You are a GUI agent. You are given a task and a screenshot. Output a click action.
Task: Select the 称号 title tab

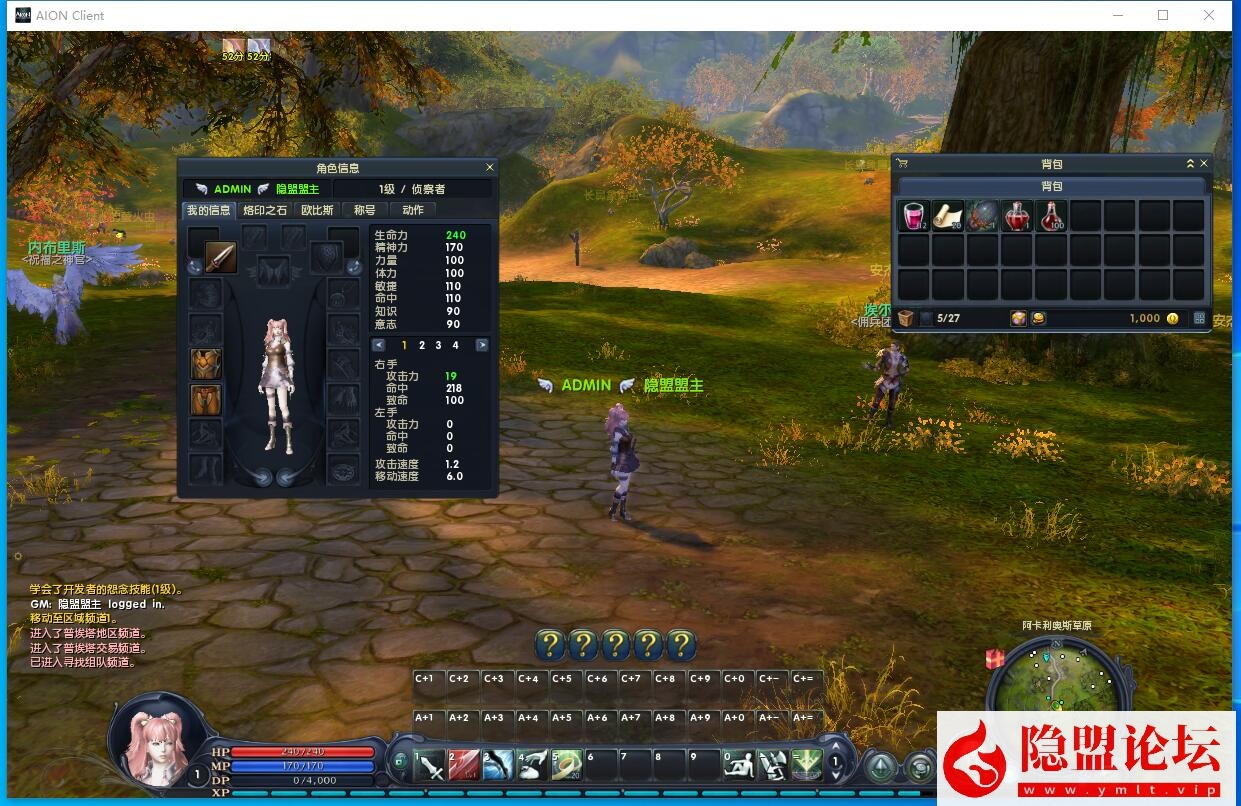[364, 210]
